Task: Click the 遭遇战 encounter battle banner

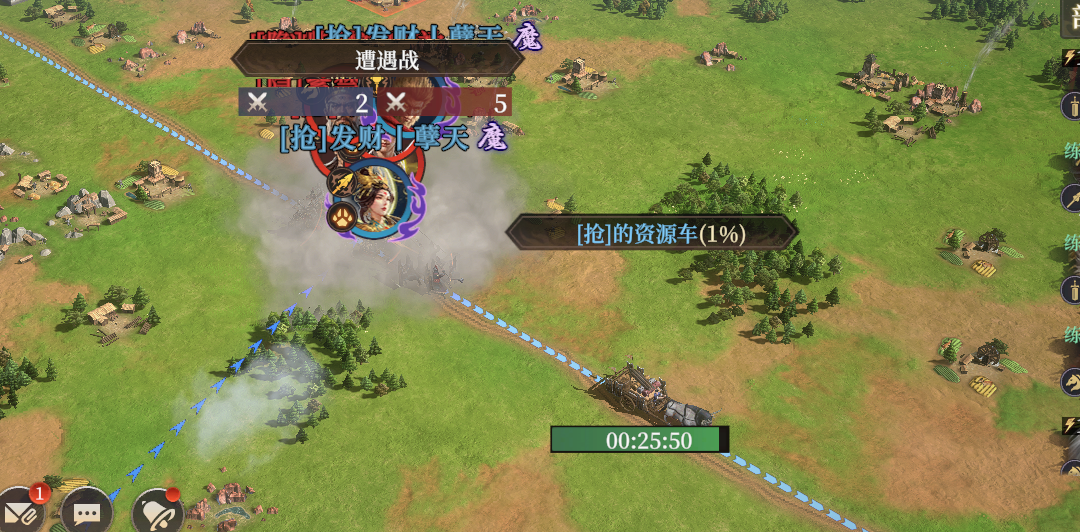Action: click(x=378, y=59)
